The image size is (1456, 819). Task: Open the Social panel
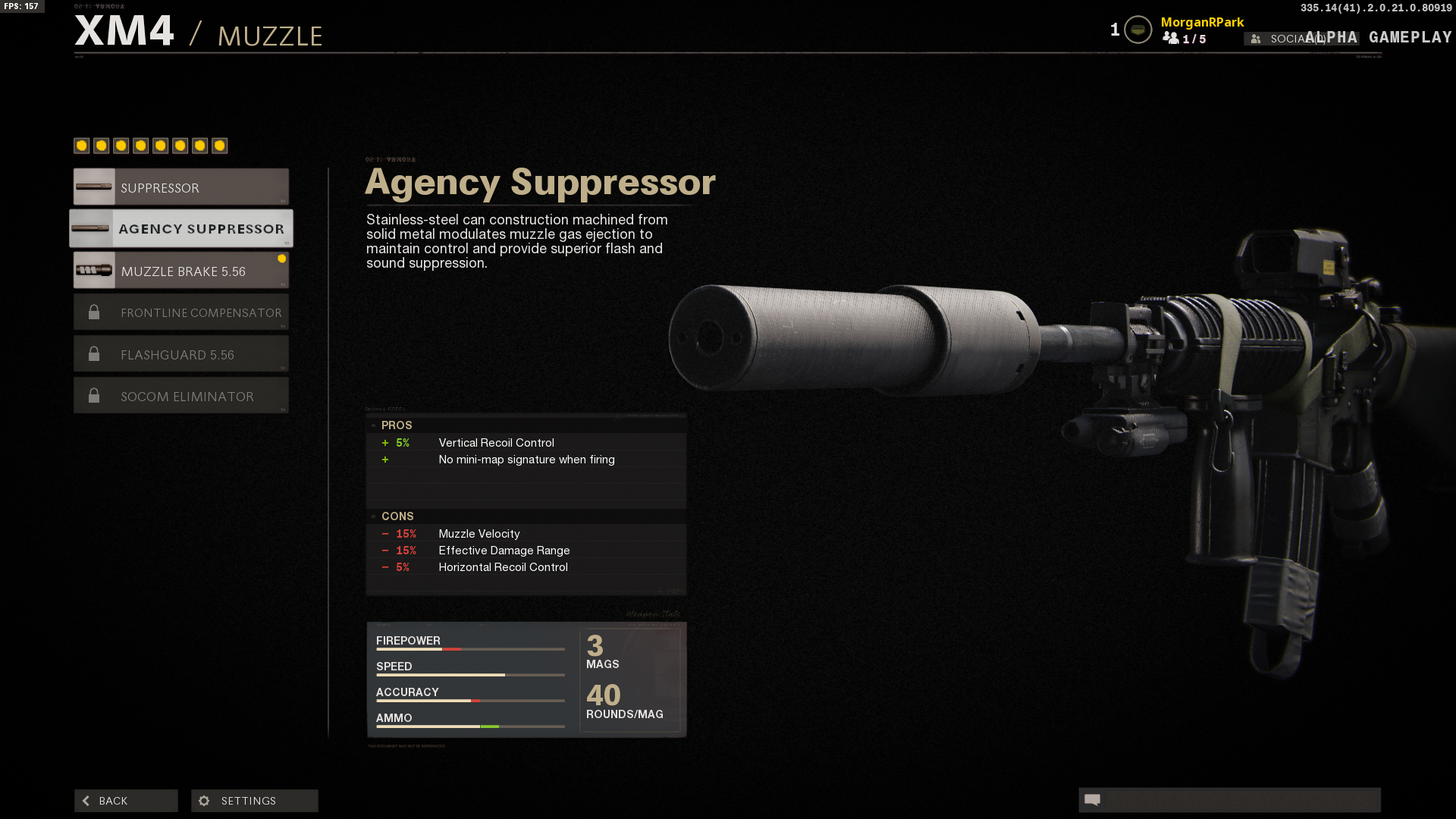pos(1285,39)
